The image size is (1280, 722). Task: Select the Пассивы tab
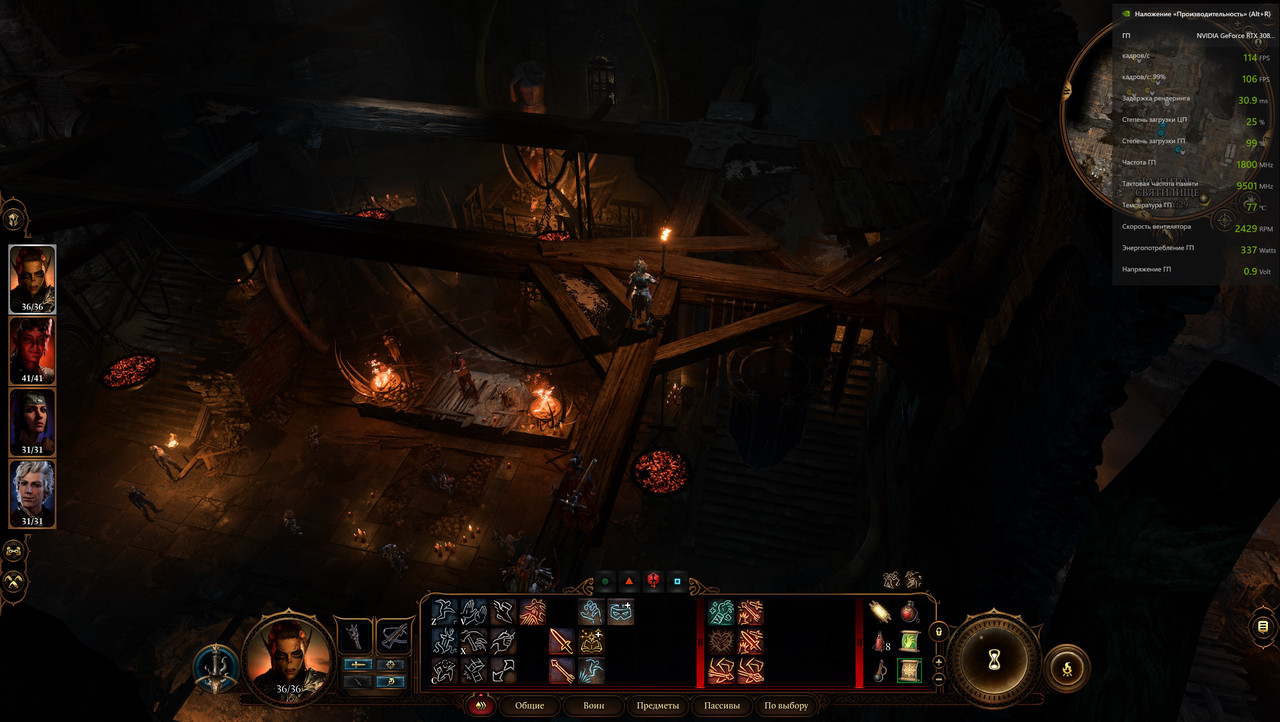tap(722, 705)
